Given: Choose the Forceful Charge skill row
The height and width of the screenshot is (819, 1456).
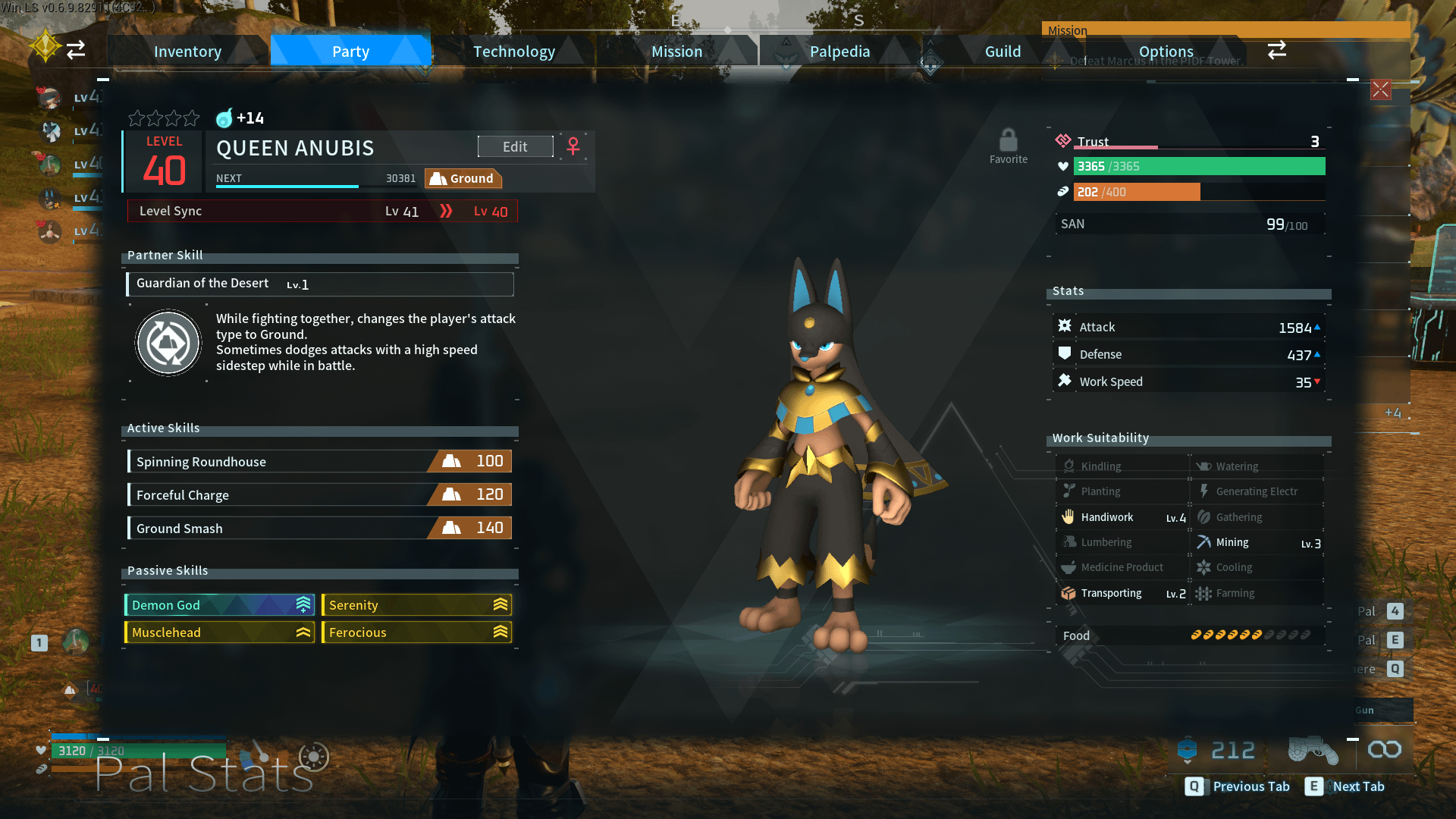Looking at the screenshot, I should 319,495.
